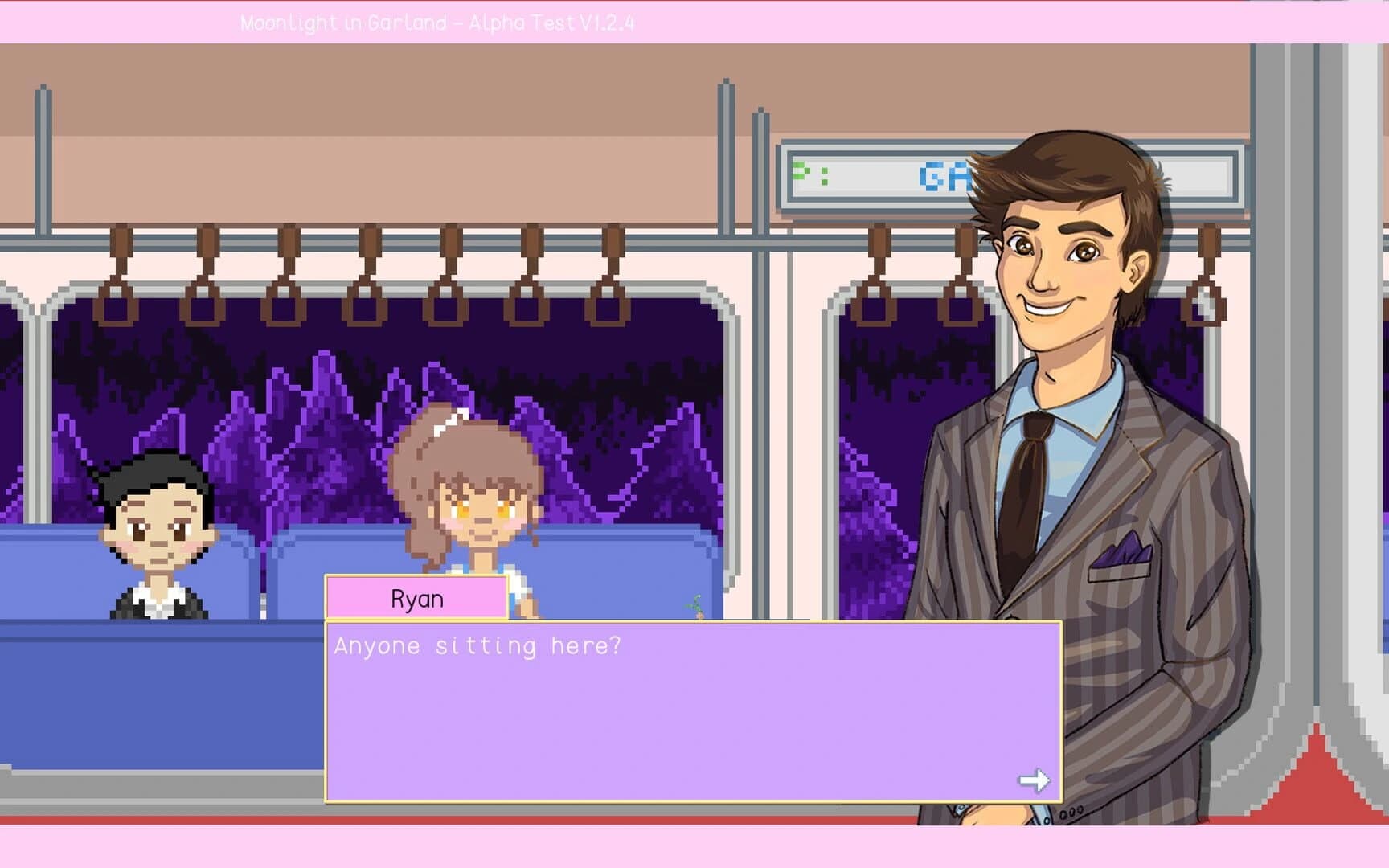
Task: Click the Alpha Test V1.2.4 version label
Action: pos(555,23)
